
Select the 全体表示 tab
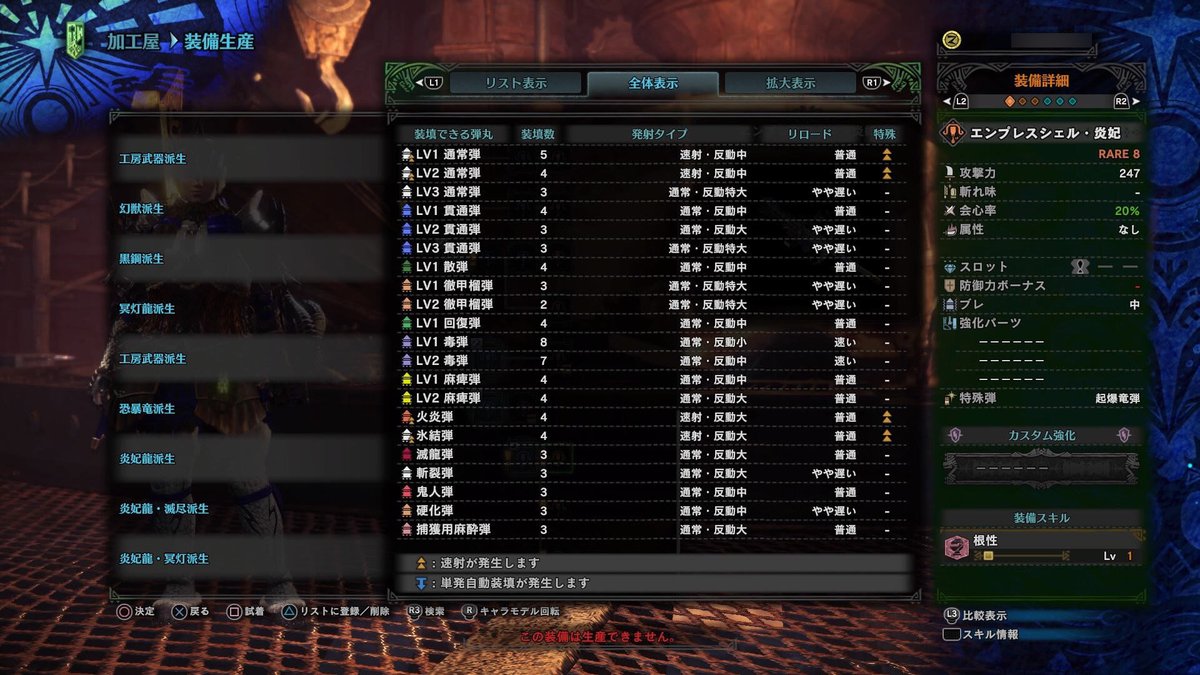point(652,83)
